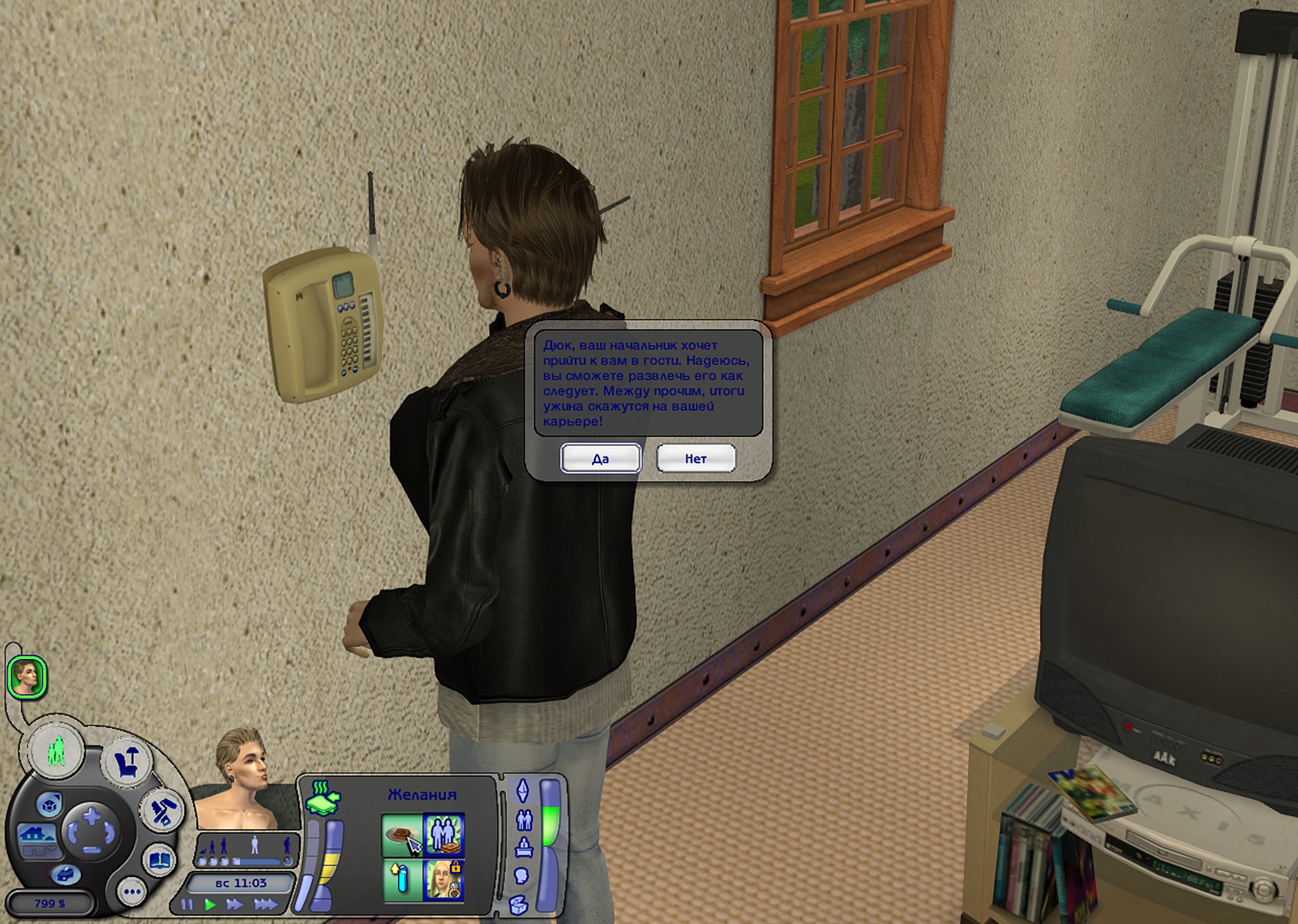Click Да to accept the boss's dinner visit
The height and width of the screenshot is (924, 1298).
[600, 458]
